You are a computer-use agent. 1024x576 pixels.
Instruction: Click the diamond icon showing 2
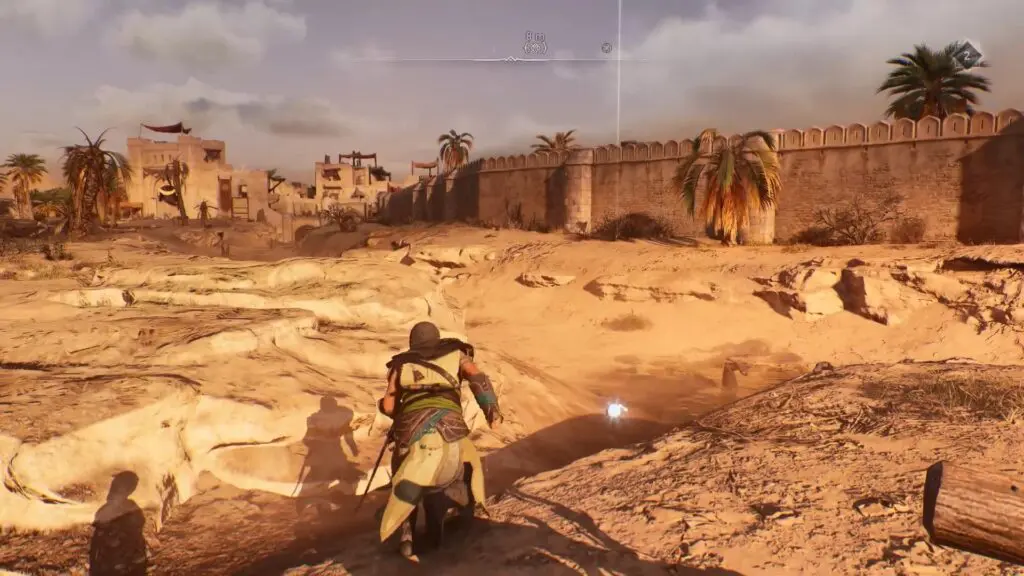coord(967,54)
